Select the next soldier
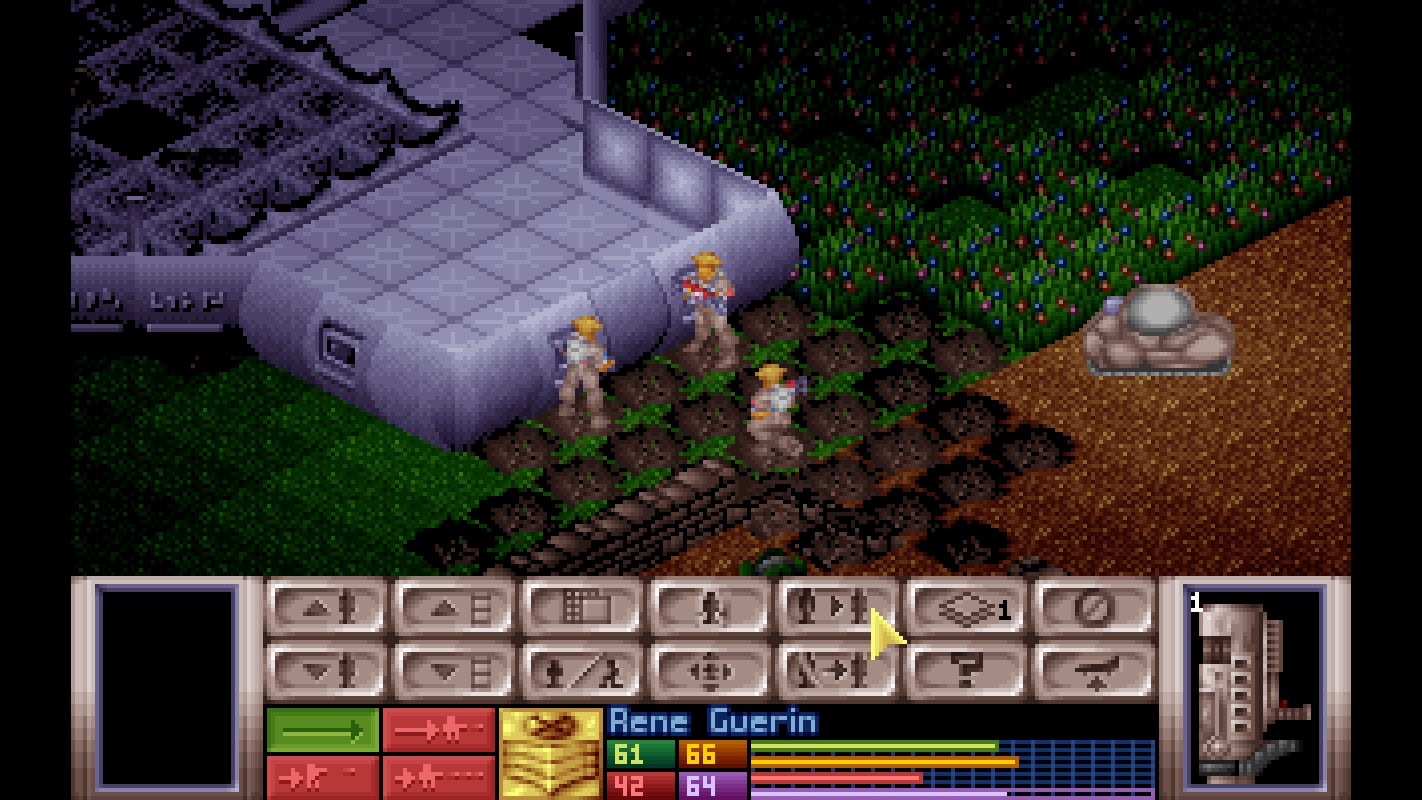This screenshot has width=1422, height=800. pyautogui.click(x=835, y=607)
